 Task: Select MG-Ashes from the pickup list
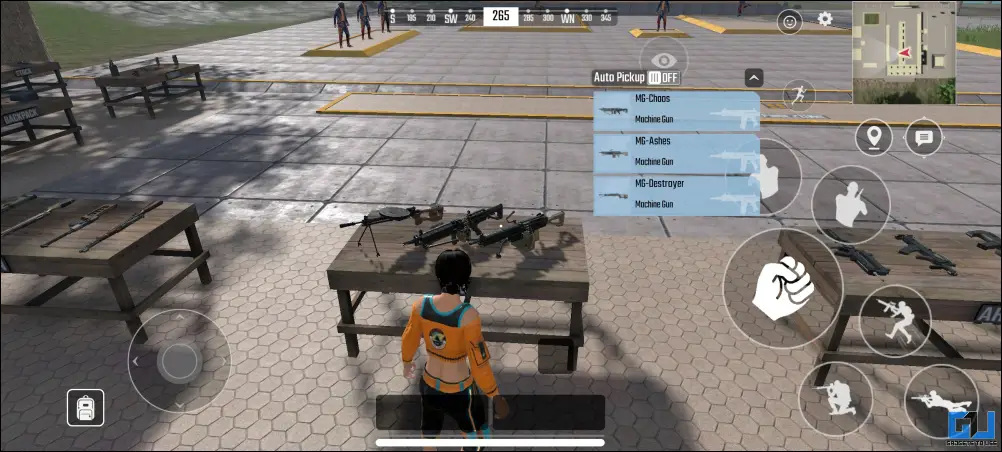pyautogui.click(x=676, y=153)
